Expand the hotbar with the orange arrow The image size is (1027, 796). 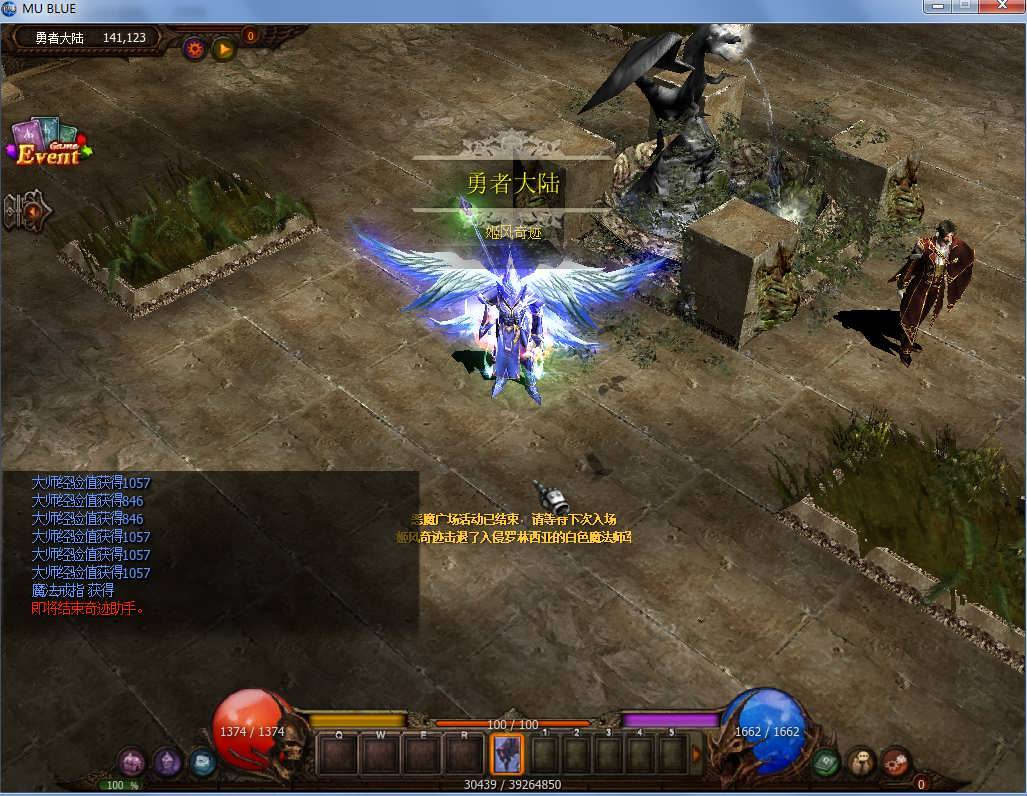pyautogui.click(x=697, y=753)
